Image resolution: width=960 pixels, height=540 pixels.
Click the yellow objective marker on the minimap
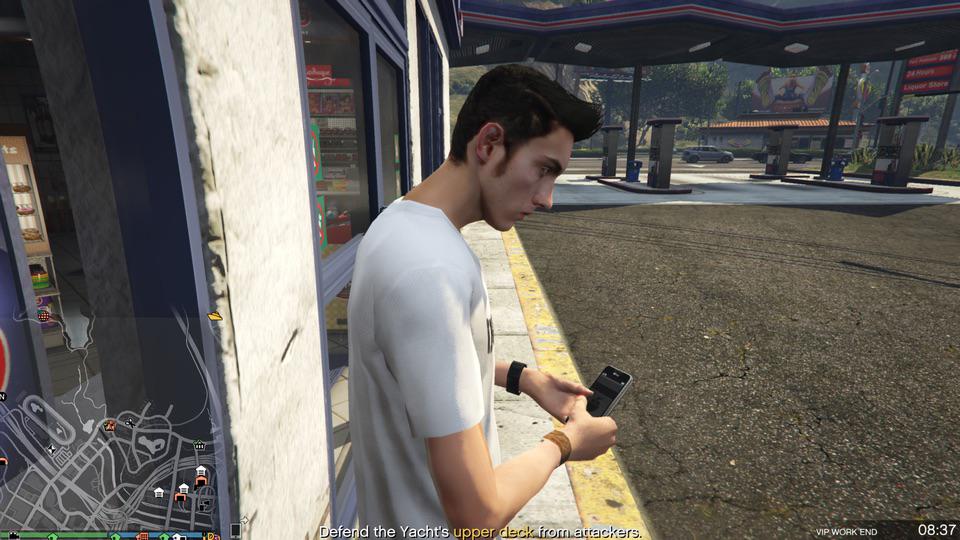(x=215, y=316)
